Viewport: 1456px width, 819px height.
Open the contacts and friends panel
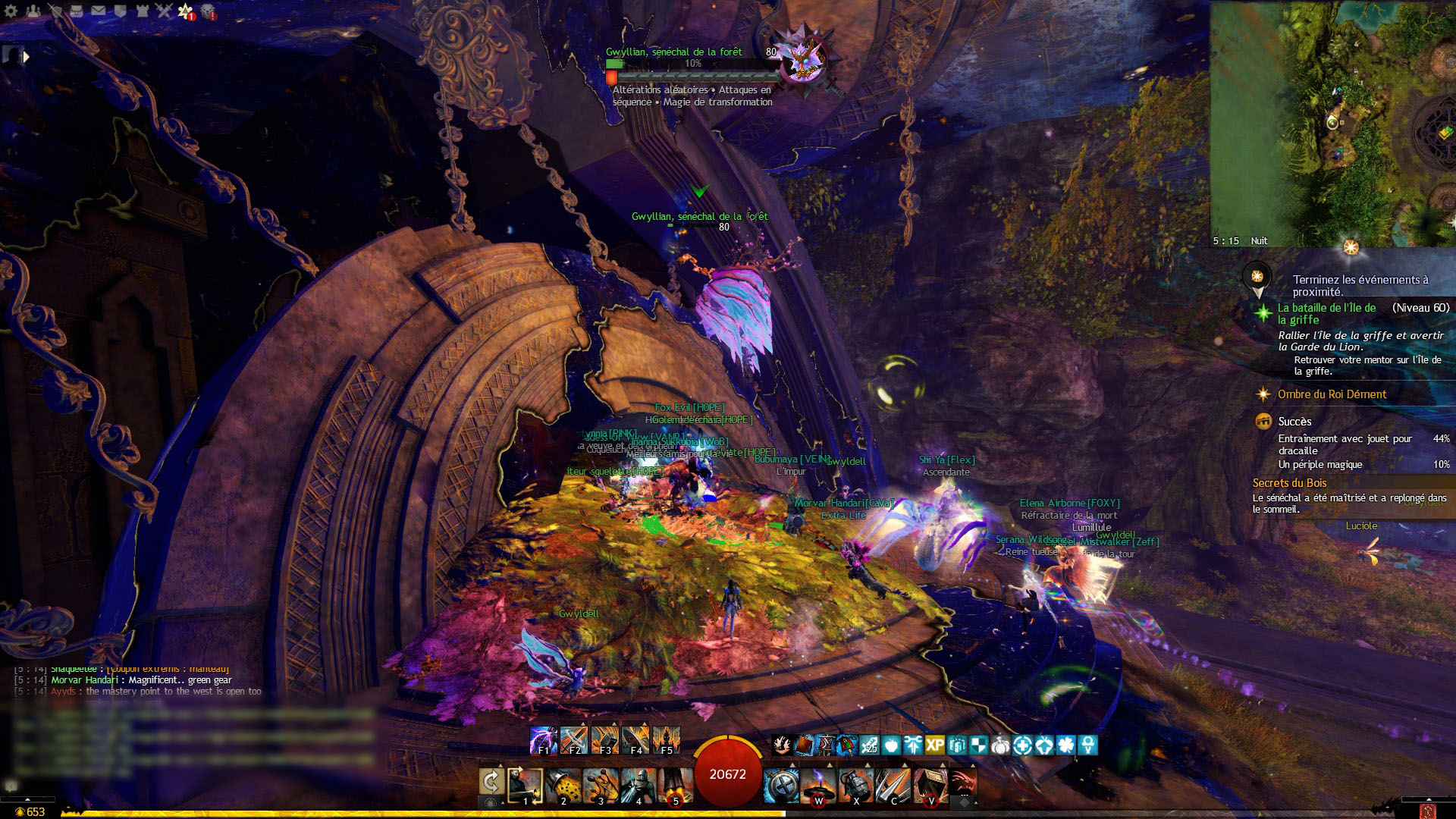tap(33, 11)
